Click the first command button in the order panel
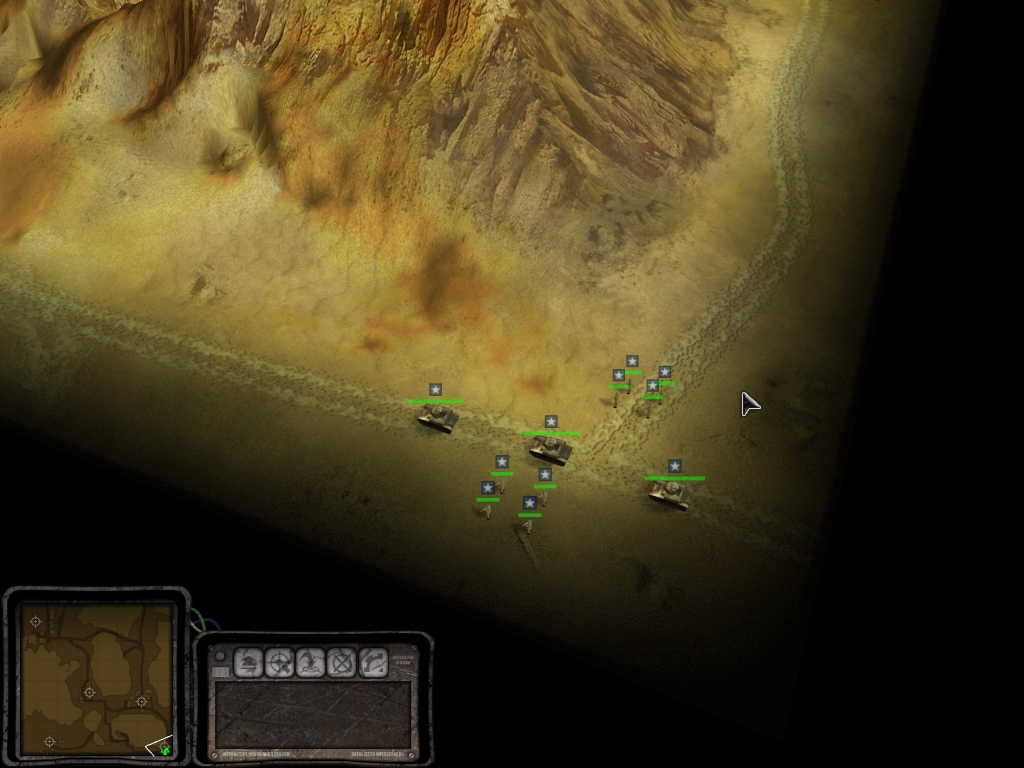Screen dimensions: 1024x768 248,662
